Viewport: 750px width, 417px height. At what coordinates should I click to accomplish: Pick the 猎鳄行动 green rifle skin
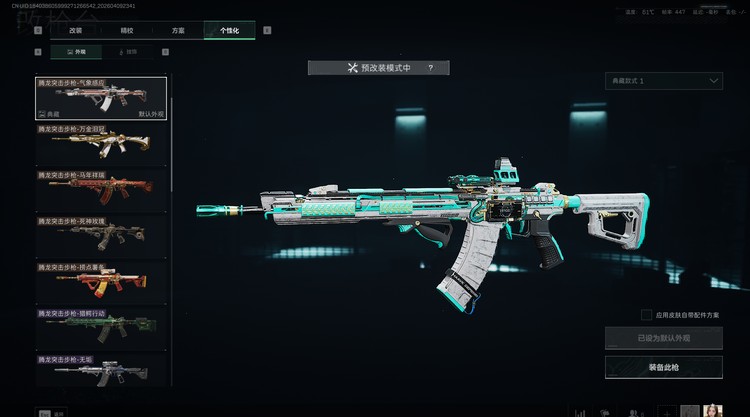pos(101,329)
